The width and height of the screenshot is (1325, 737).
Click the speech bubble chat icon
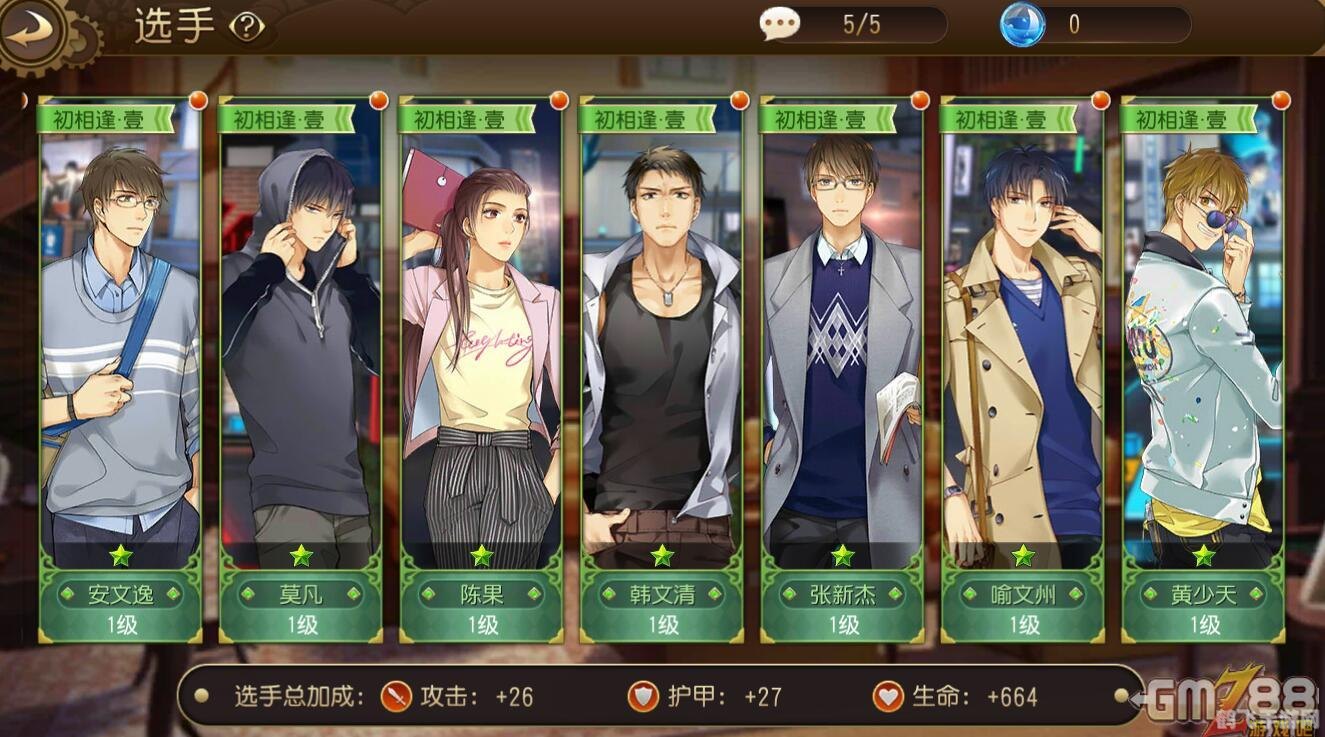(779, 24)
